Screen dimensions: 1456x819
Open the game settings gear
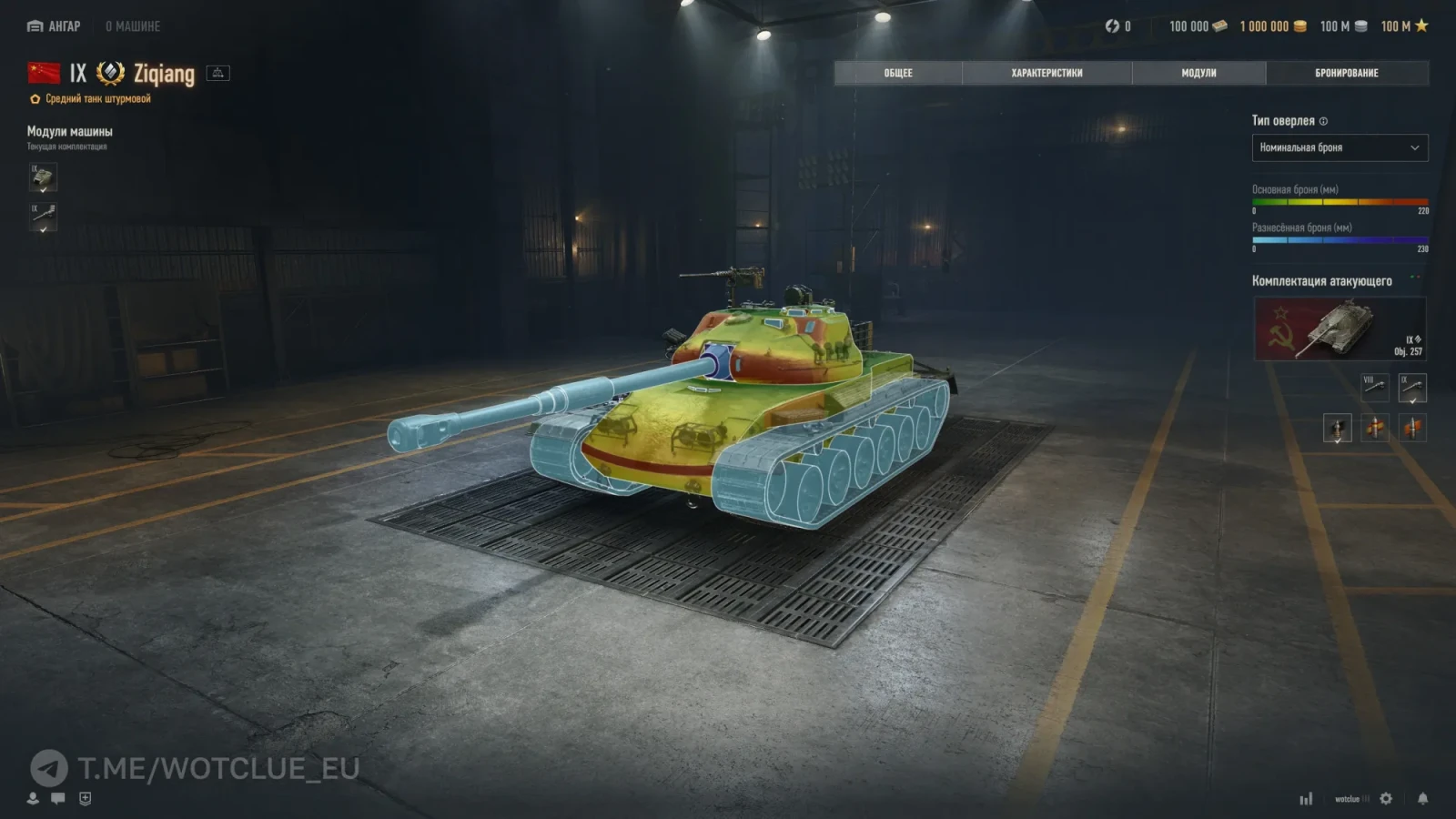[1386, 798]
